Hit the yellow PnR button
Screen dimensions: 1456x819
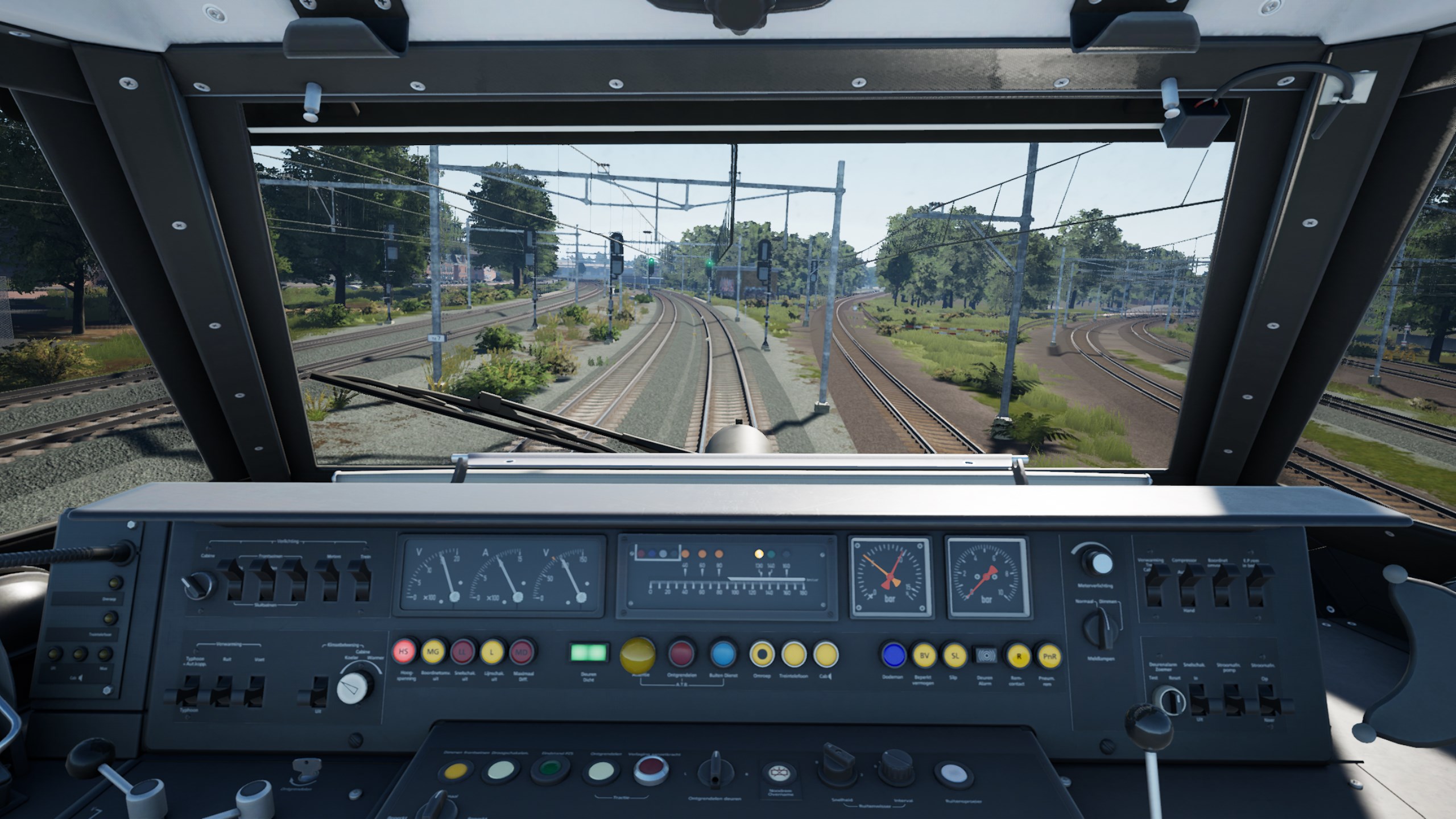(1048, 656)
